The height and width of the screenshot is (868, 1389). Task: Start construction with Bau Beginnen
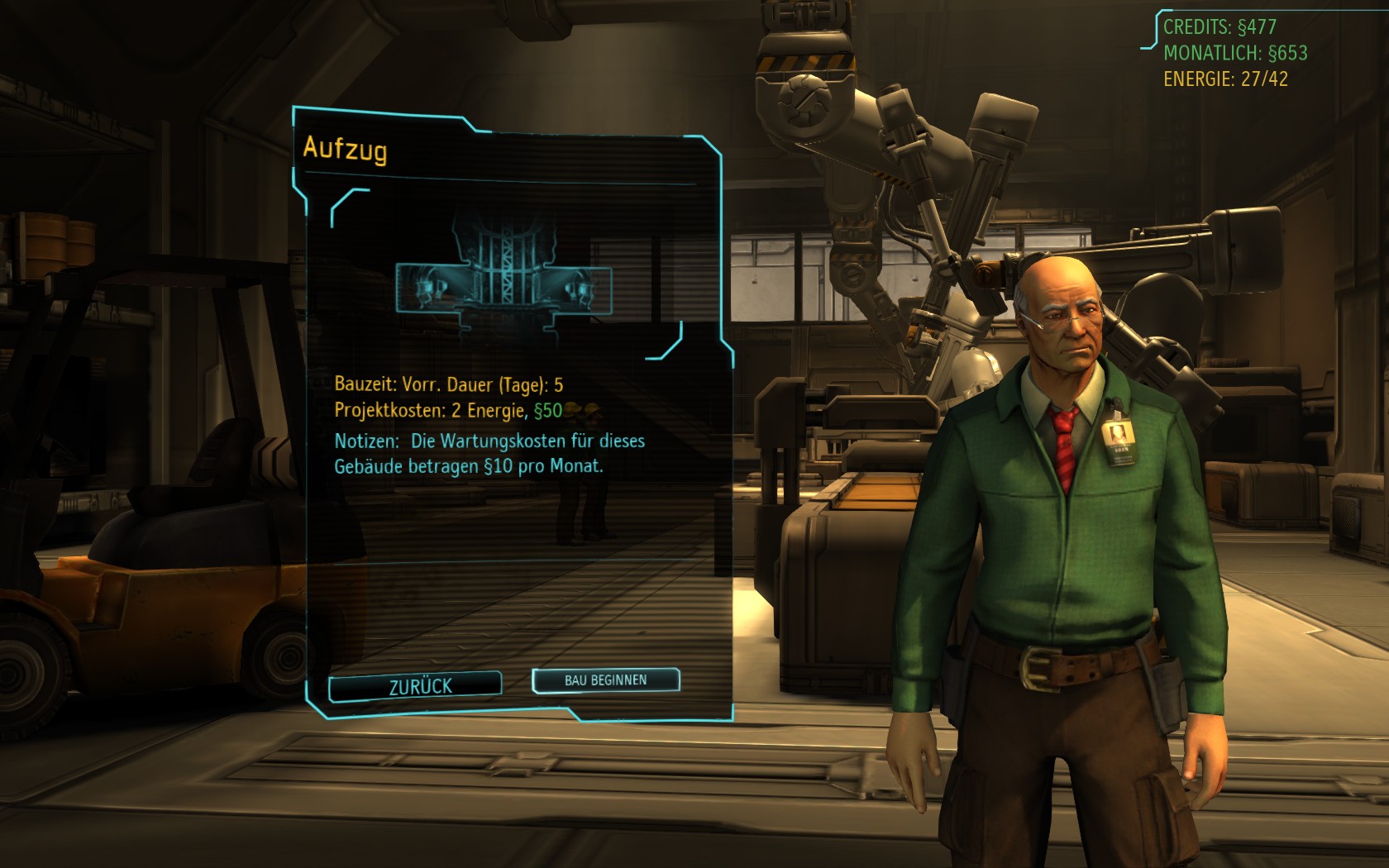point(605,680)
